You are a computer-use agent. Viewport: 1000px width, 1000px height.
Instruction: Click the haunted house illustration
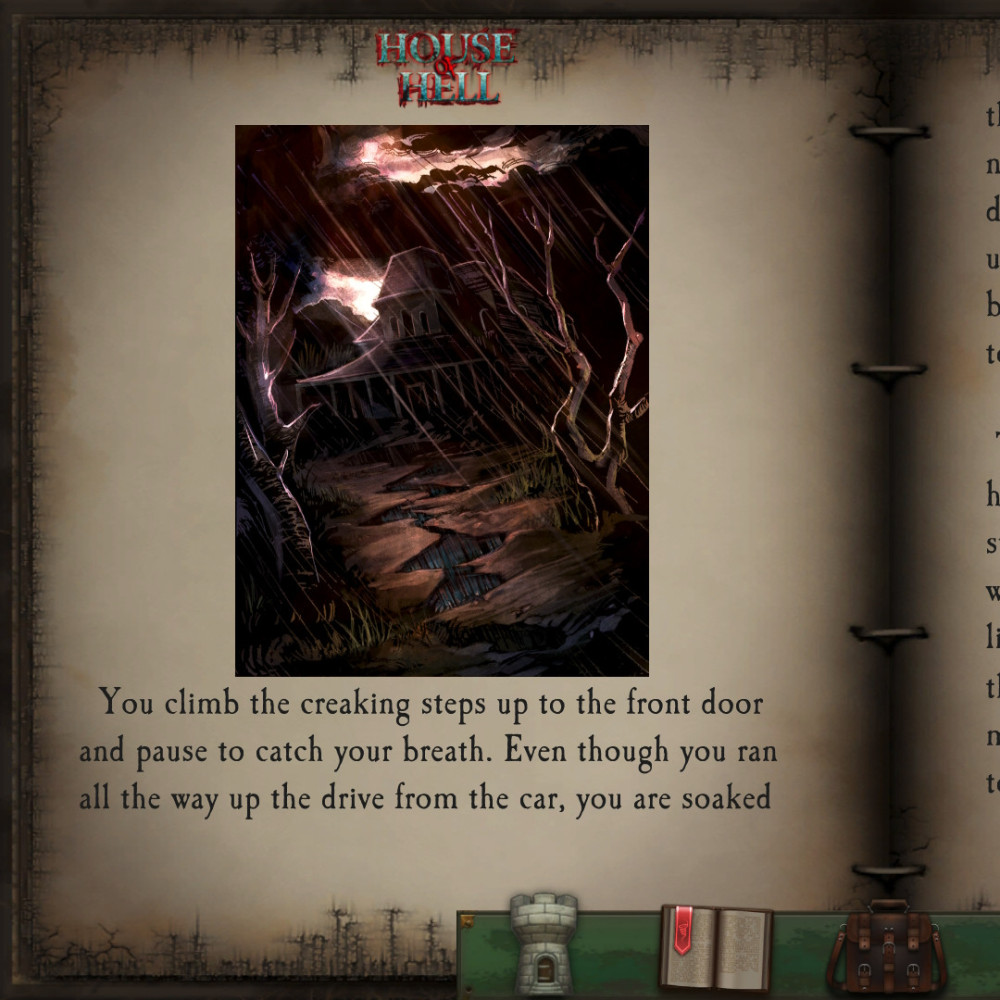pos(442,400)
